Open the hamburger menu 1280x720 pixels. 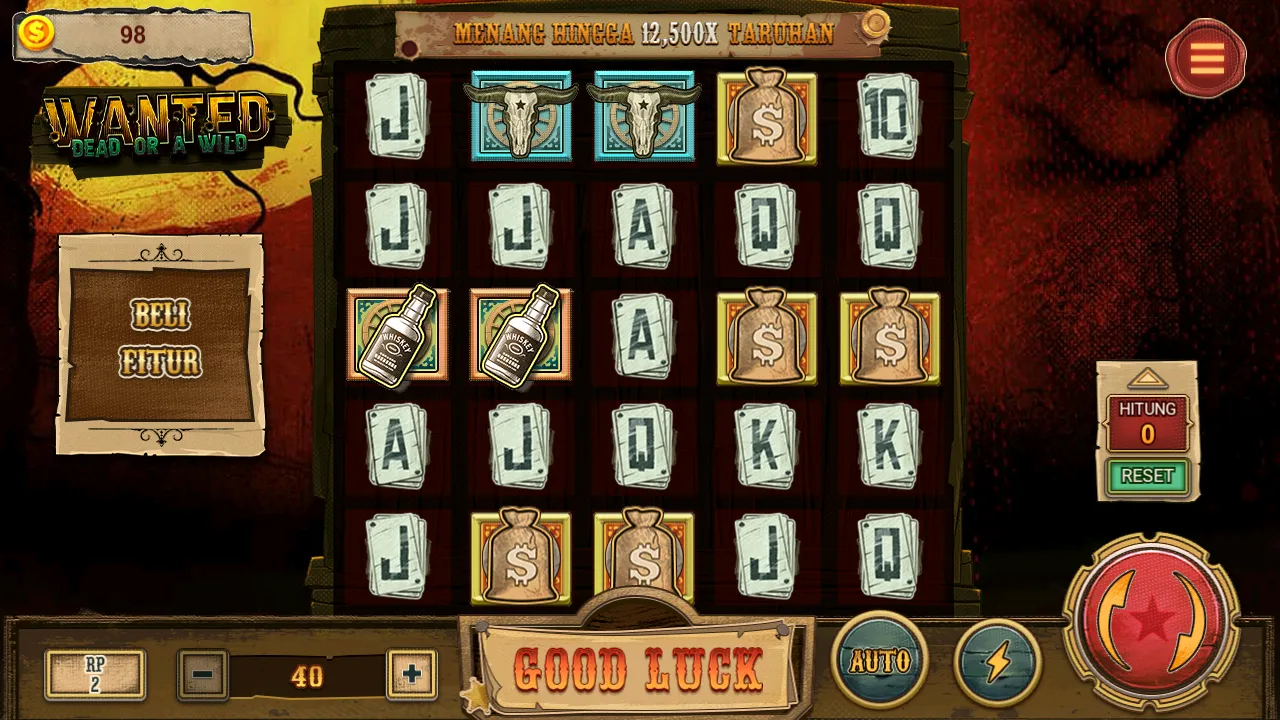tap(1206, 59)
